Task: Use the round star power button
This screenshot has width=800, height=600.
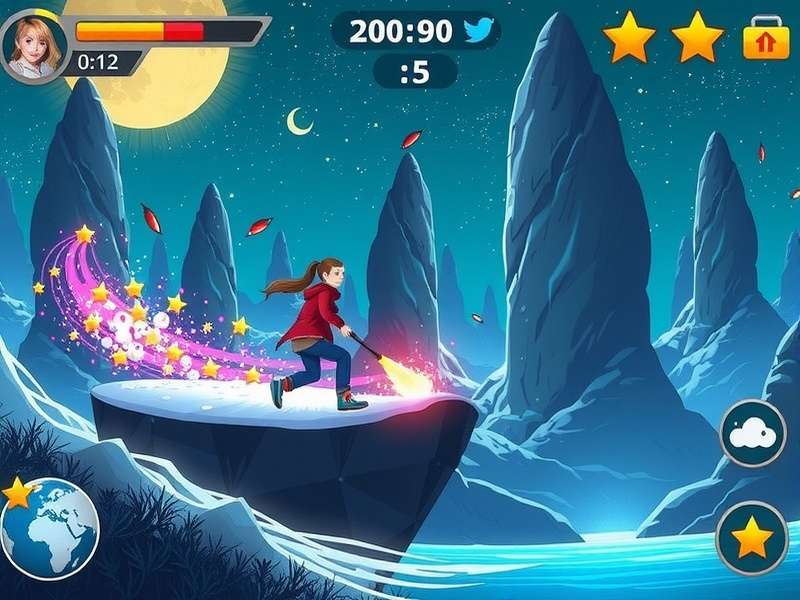Action: pyautogui.click(x=752, y=538)
